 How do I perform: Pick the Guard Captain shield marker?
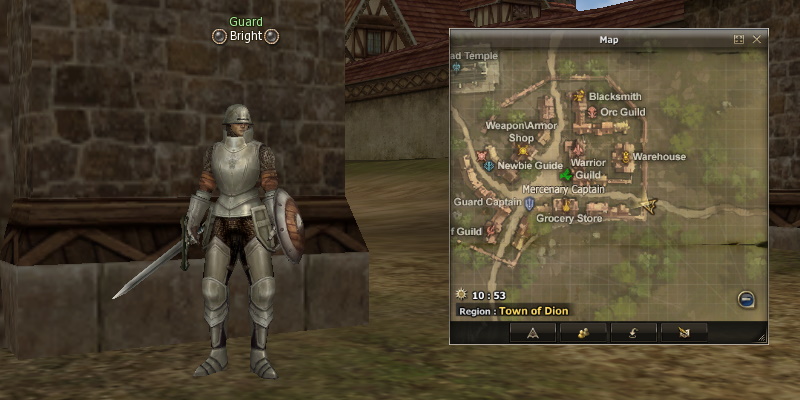[x=529, y=202]
